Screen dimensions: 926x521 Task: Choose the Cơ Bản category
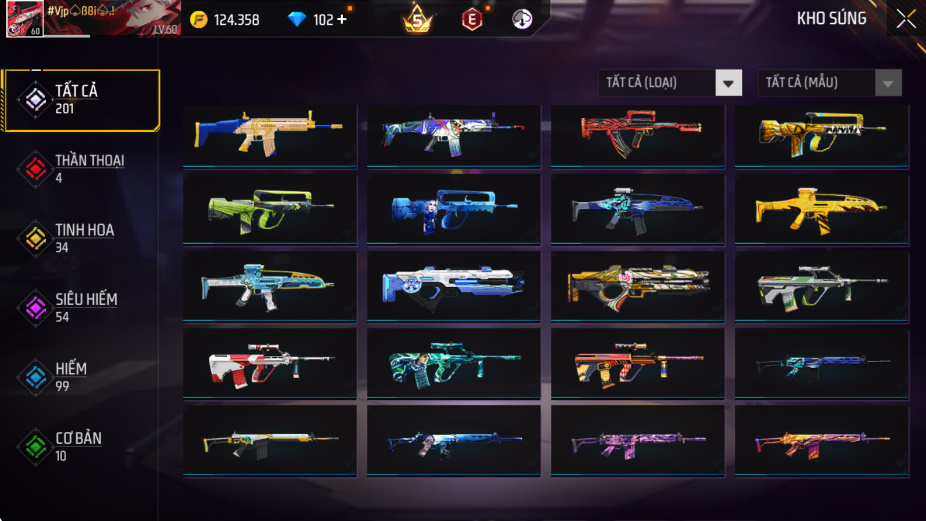tap(78, 446)
